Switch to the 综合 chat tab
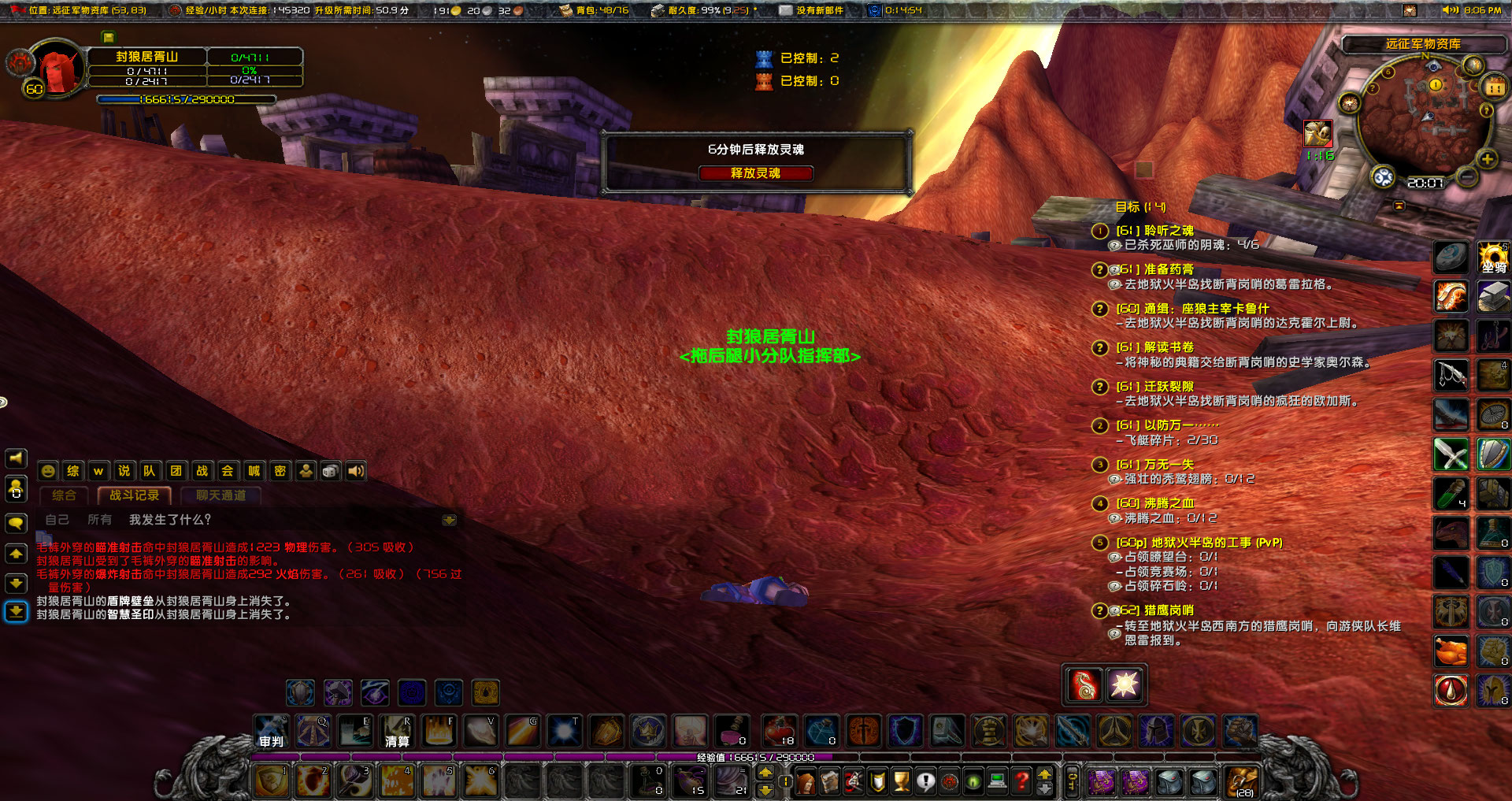The width and height of the screenshot is (1512, 801). coord(64,495)
